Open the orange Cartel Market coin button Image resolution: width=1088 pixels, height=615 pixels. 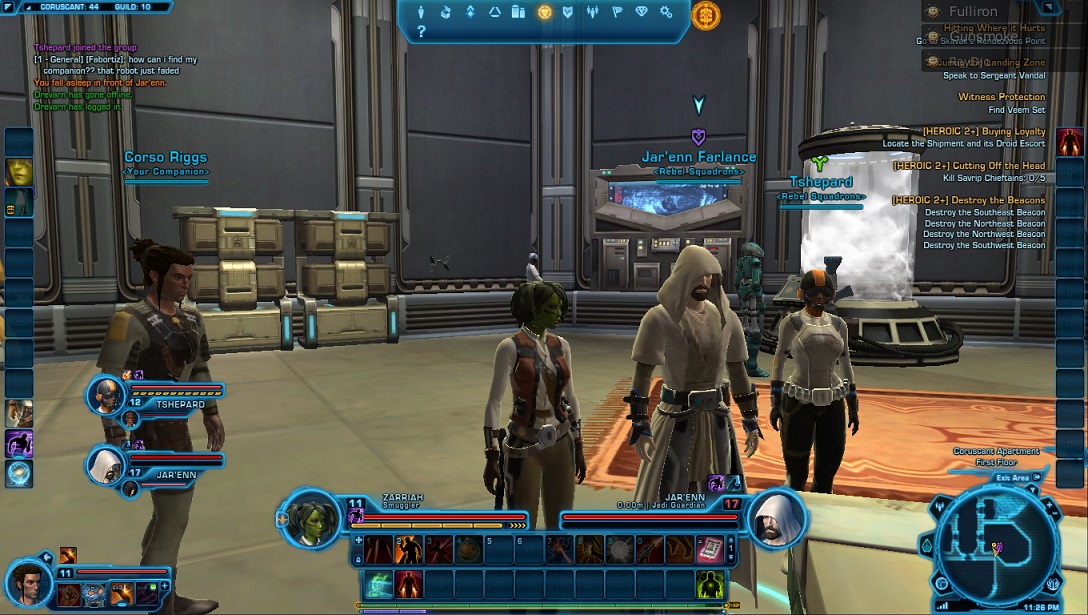click(x=705, y=14)
